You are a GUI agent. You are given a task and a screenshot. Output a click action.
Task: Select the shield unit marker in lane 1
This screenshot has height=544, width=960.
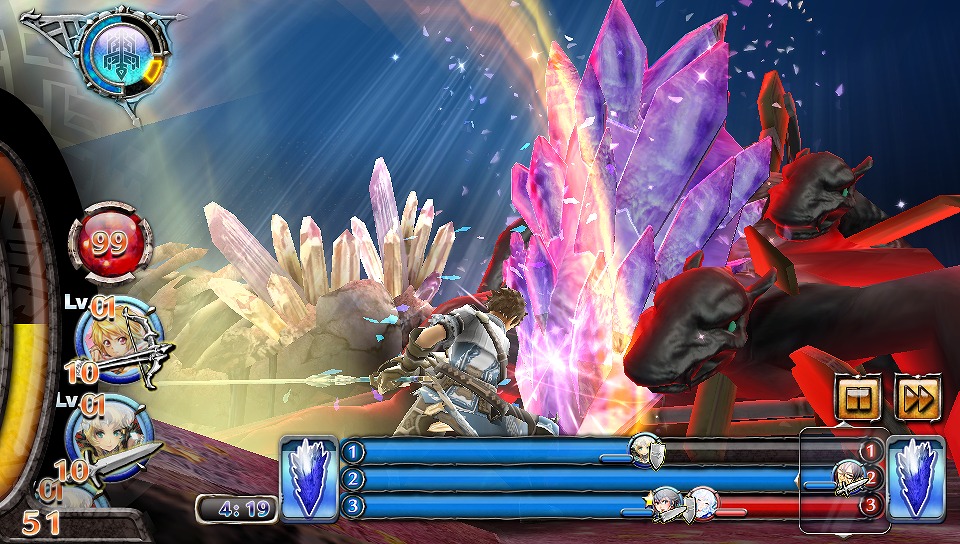(x=647, y=453)
